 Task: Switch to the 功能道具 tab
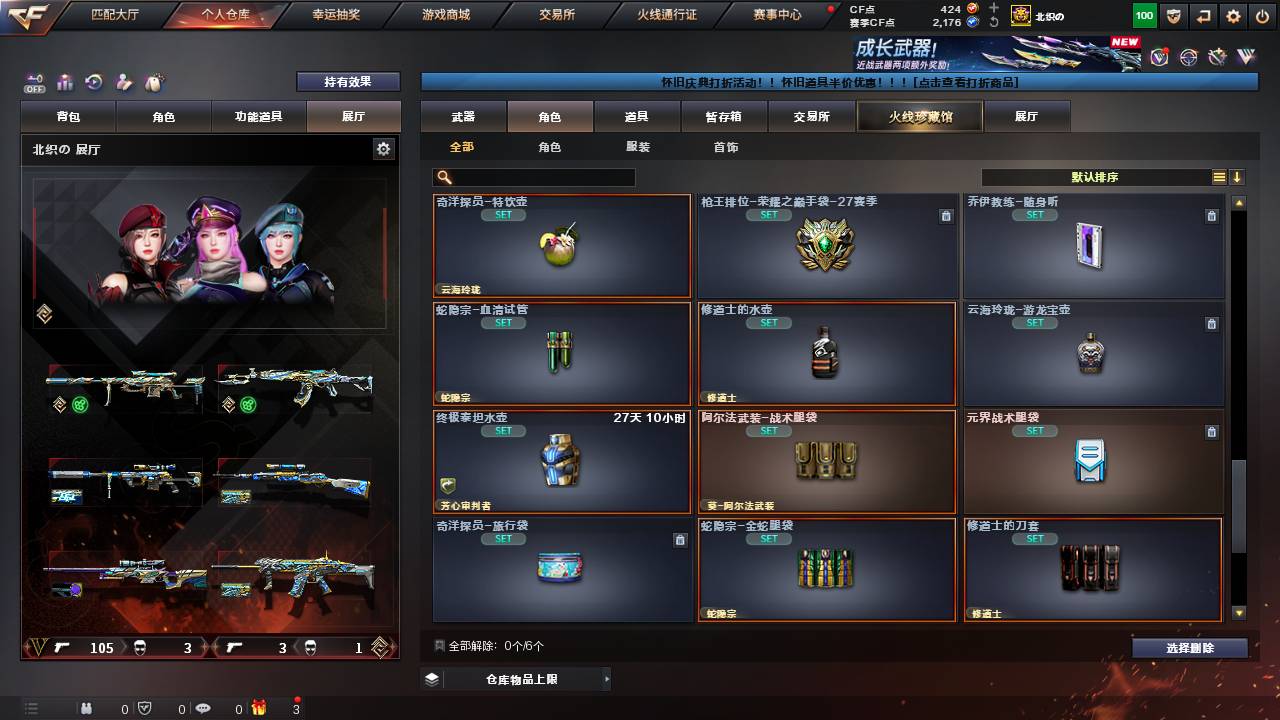tap(258, 117)
